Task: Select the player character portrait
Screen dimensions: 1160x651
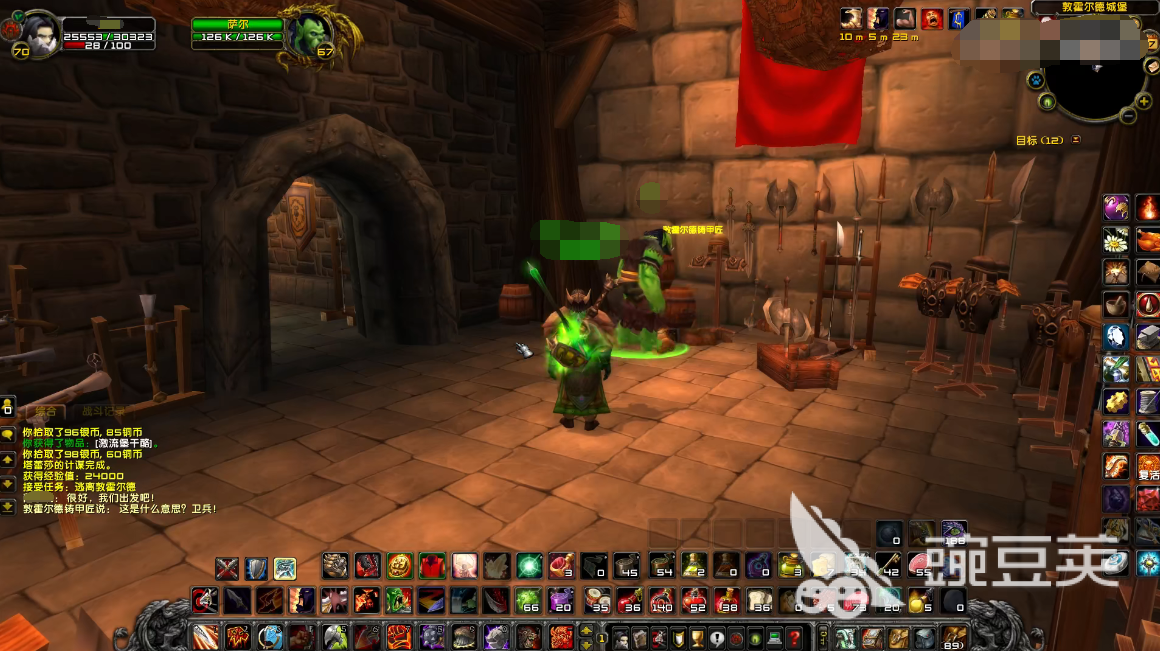Action: tap(42, 31)
